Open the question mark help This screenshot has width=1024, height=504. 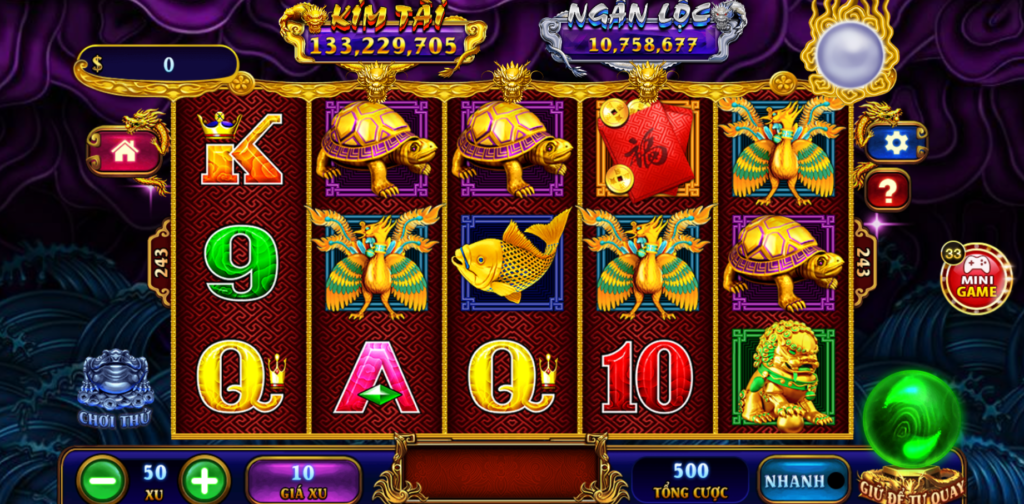coord(887,189)
